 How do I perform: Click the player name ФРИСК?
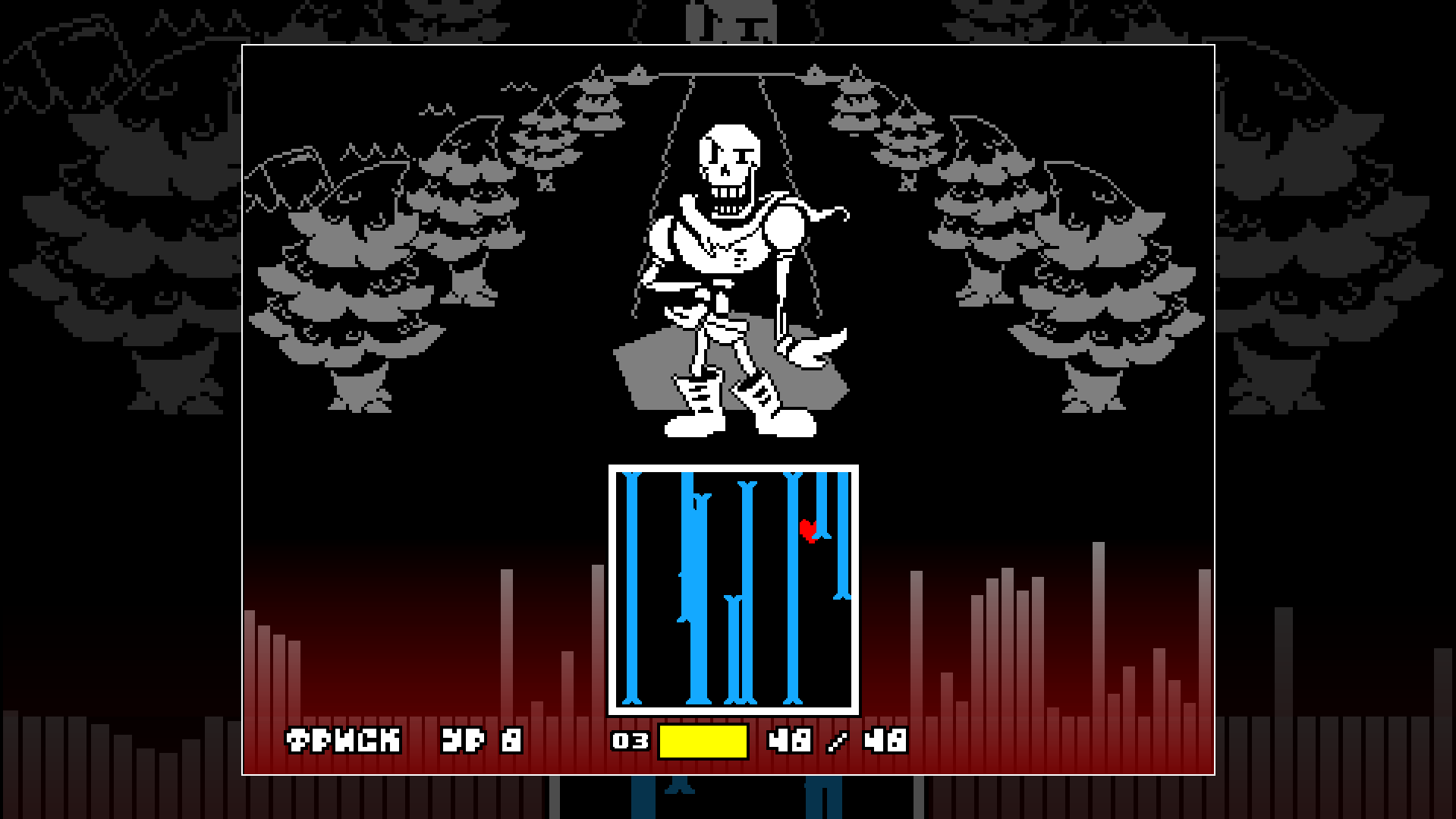(343, 739)
